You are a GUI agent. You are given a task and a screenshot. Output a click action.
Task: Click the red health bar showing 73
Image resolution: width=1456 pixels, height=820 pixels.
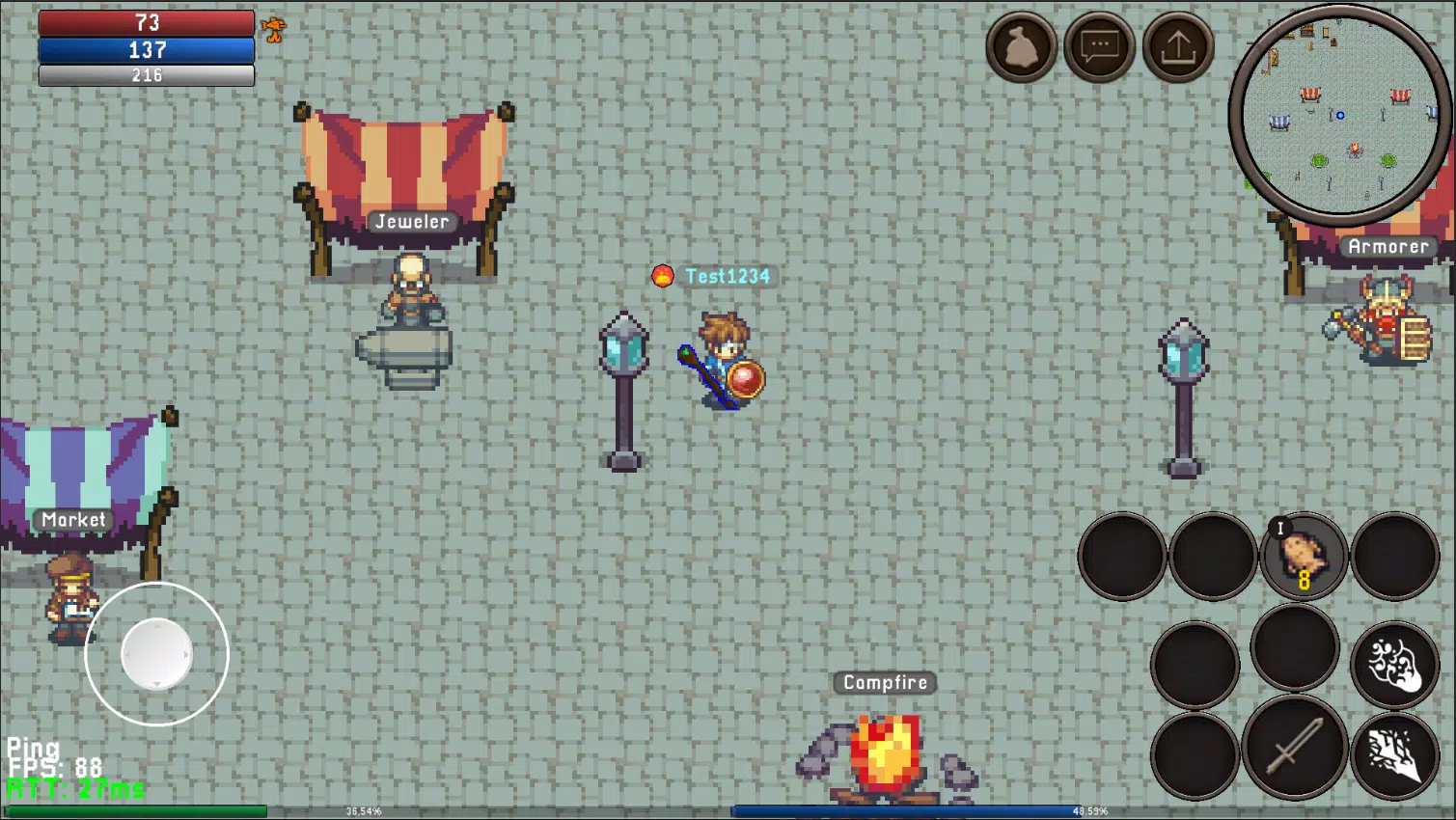145,24
